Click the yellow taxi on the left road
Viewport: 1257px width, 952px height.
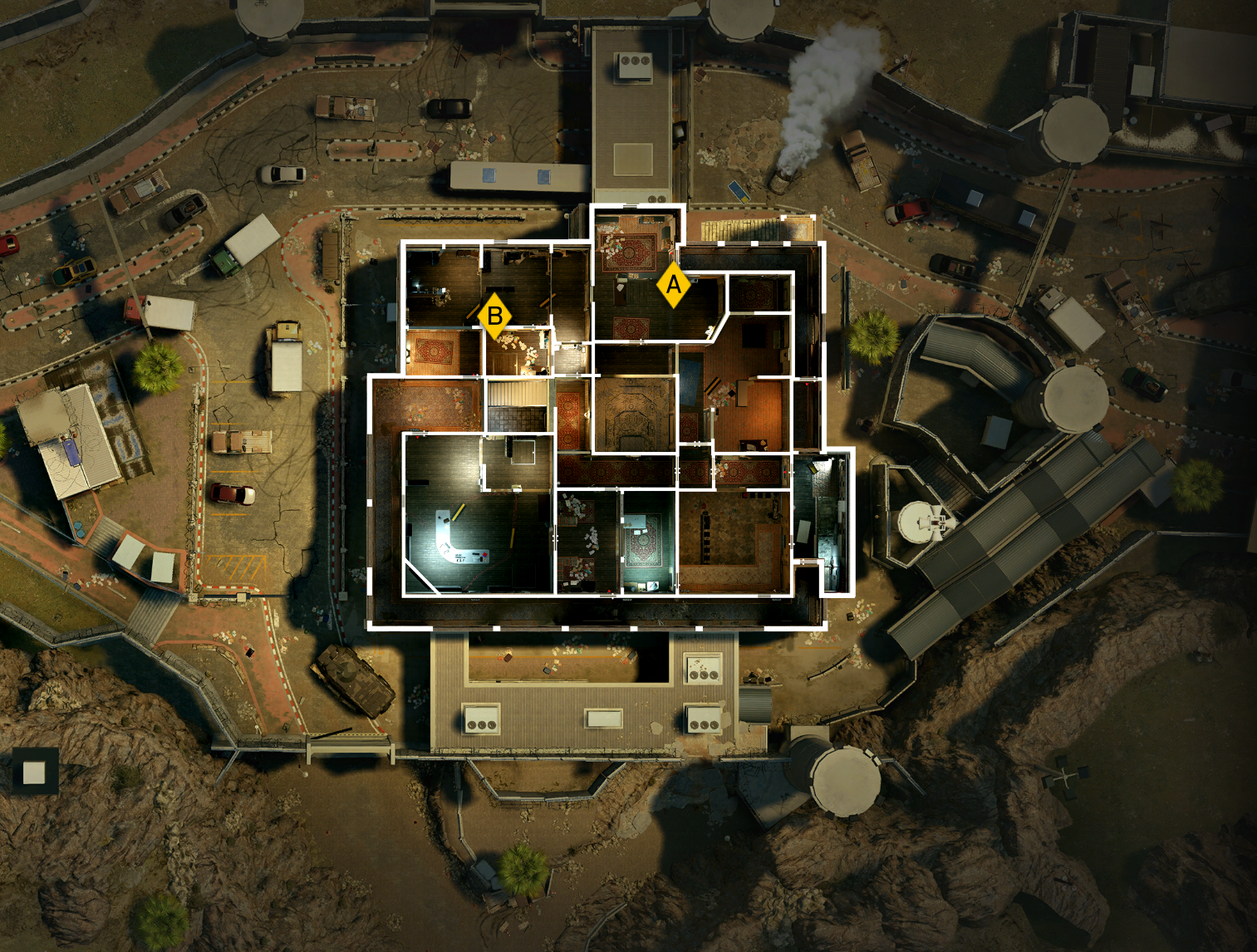click(x=73, y=271)
